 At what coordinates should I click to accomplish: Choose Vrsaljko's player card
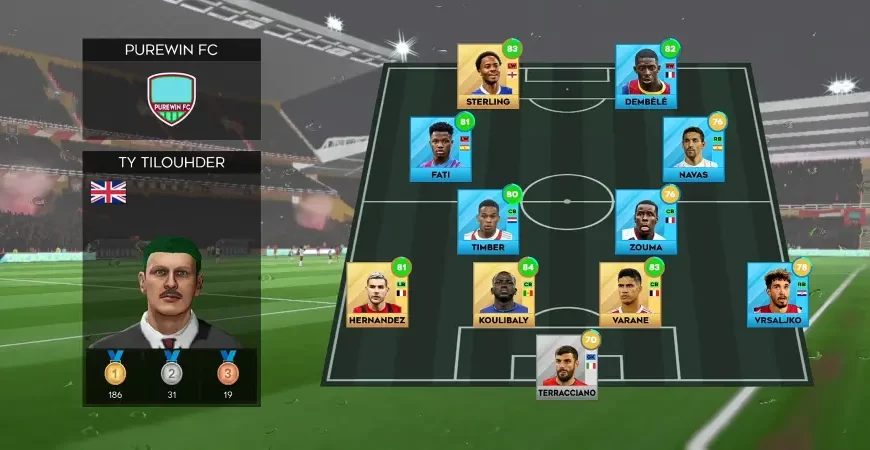(x=777, y=294)
